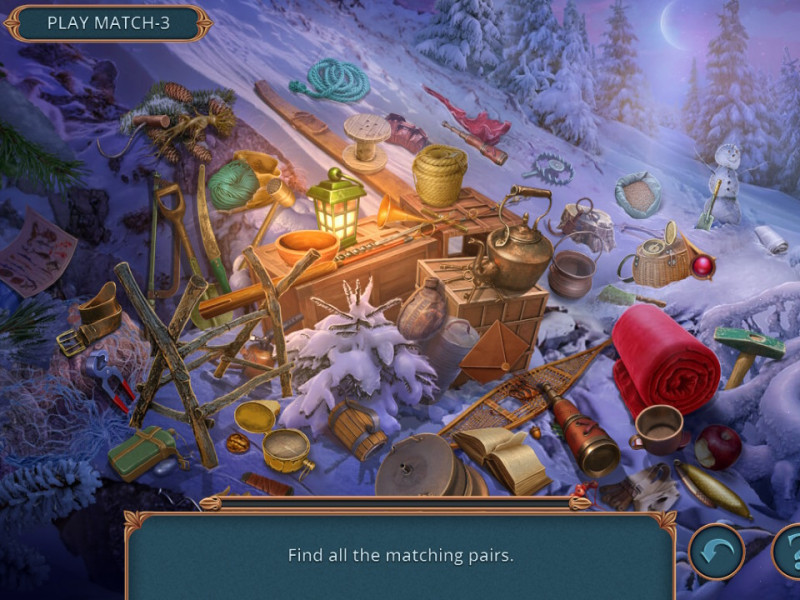
Task: Switch to the Play Match-3 mode
Action: 108,23
